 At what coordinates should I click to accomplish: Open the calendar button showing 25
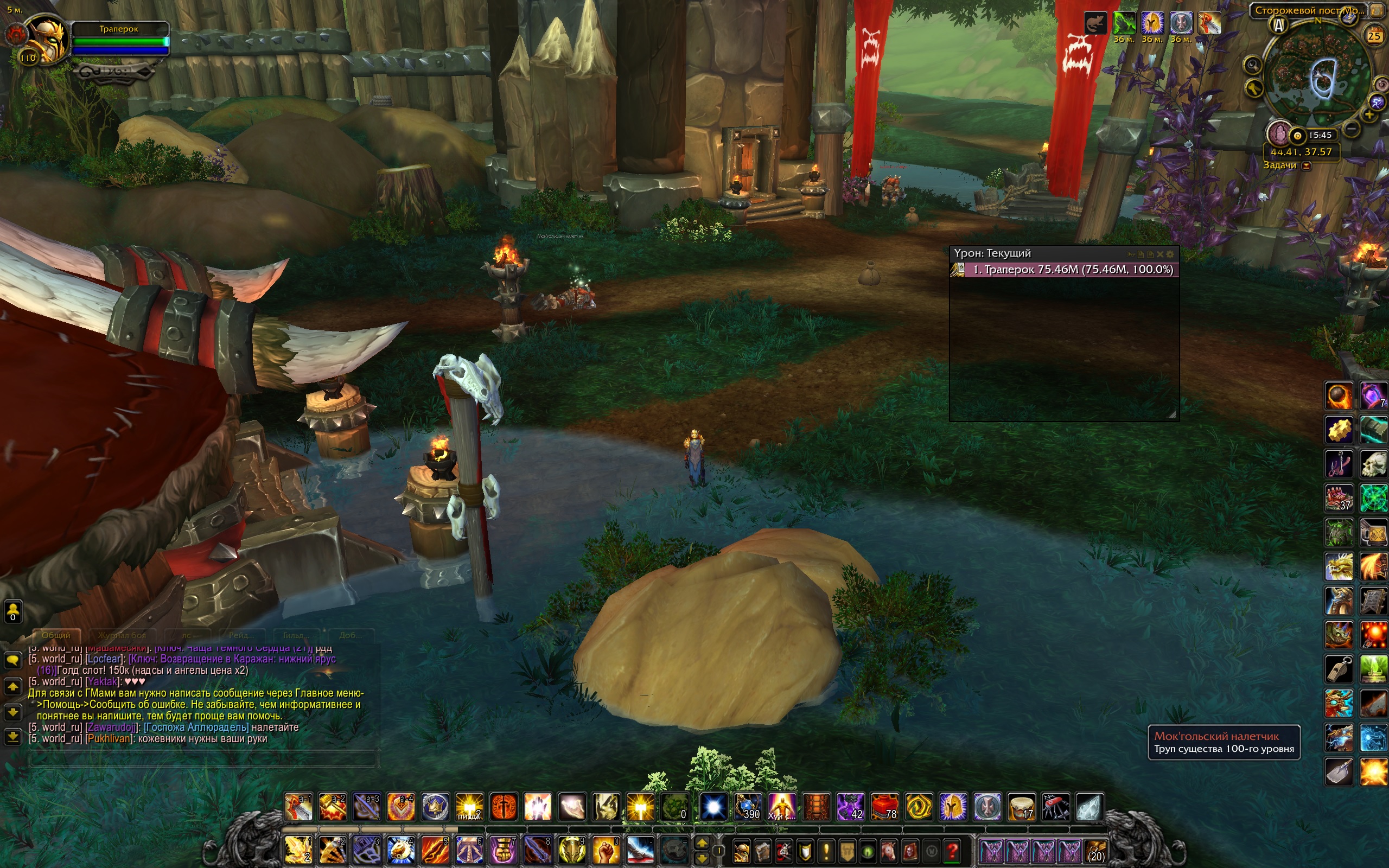tap(1373, 36)
